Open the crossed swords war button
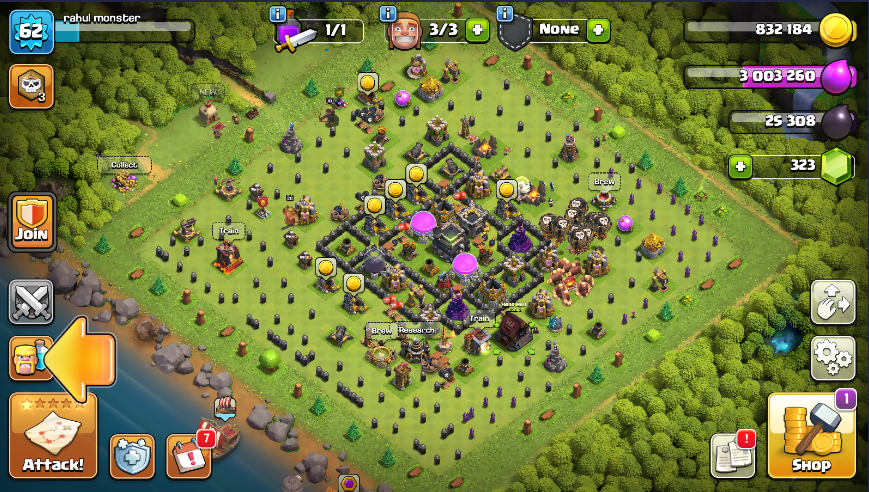 click(x=30, y=302)
